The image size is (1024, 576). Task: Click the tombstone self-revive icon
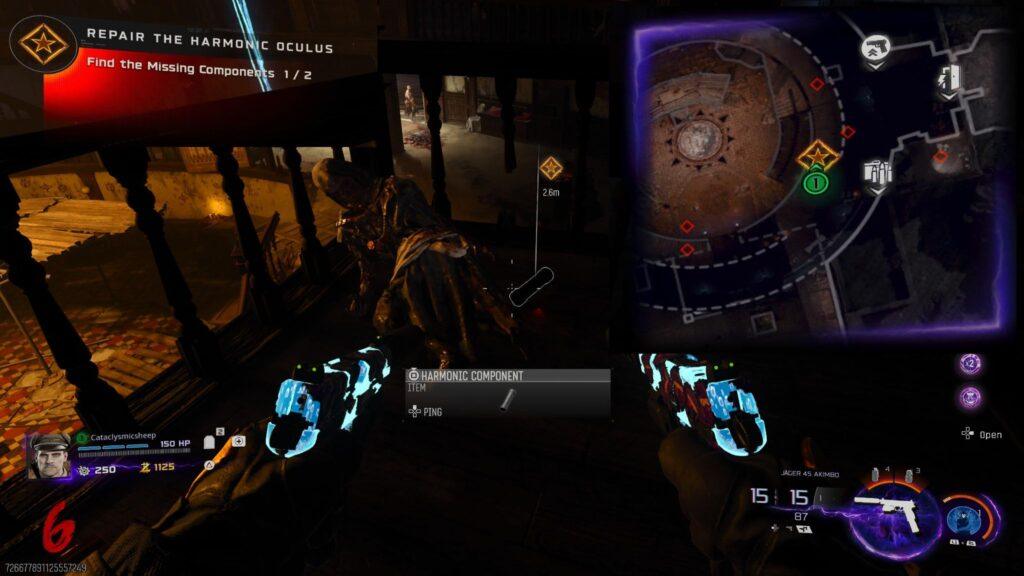pyautogui.click(x=211, y=441)
